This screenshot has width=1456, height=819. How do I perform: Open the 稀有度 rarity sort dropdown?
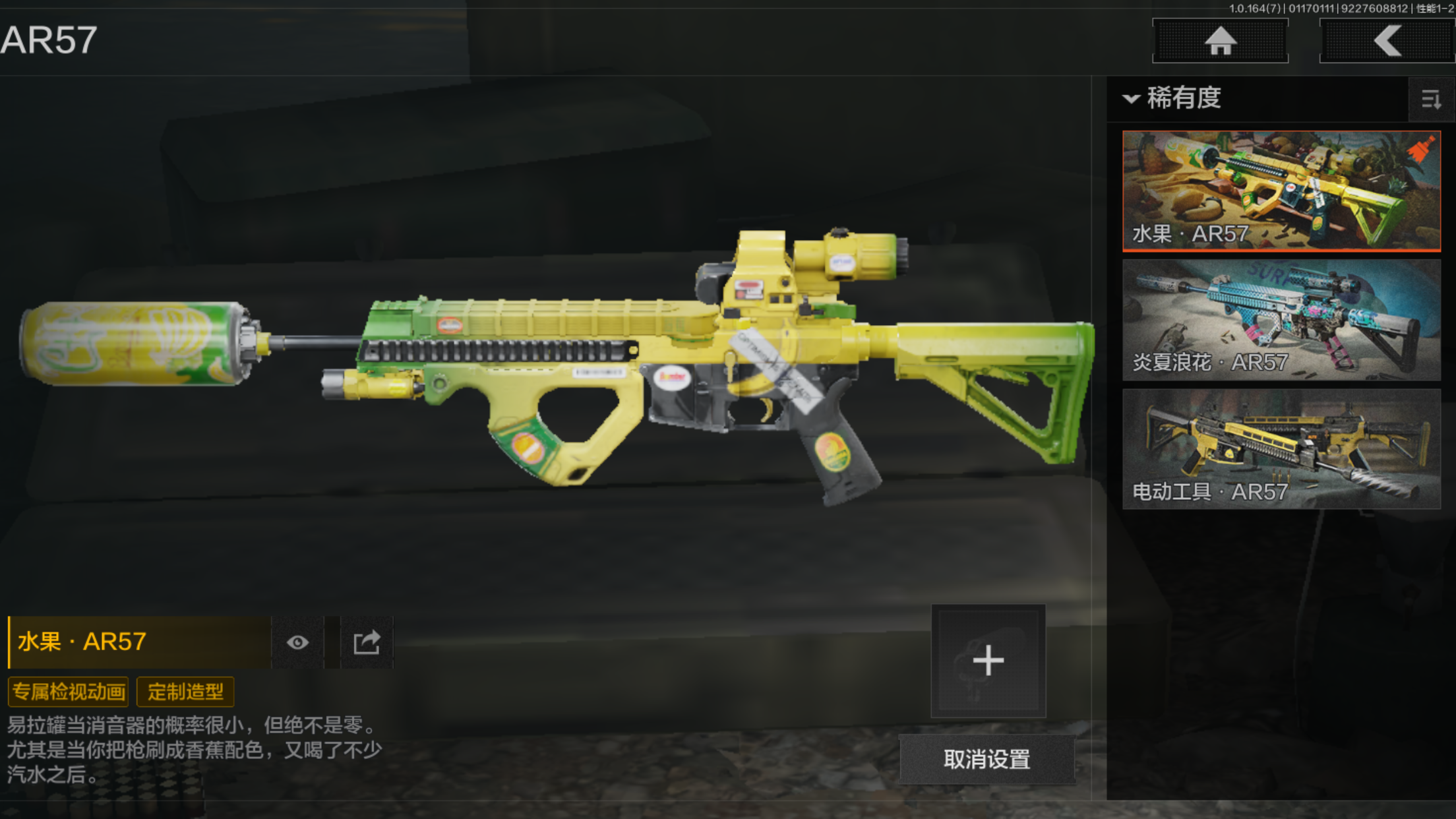coord(1172,98)
